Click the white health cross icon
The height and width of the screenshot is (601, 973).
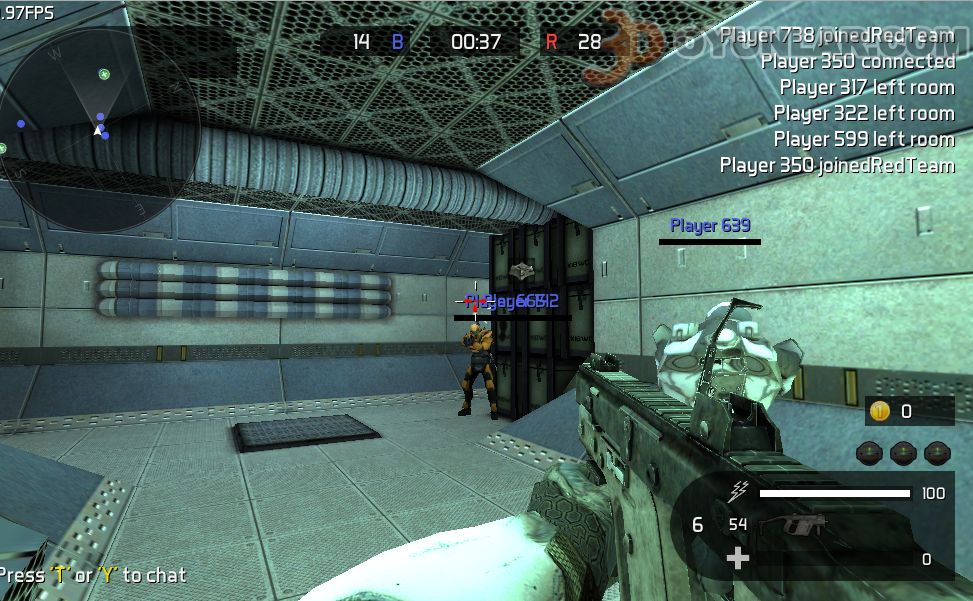738,558
